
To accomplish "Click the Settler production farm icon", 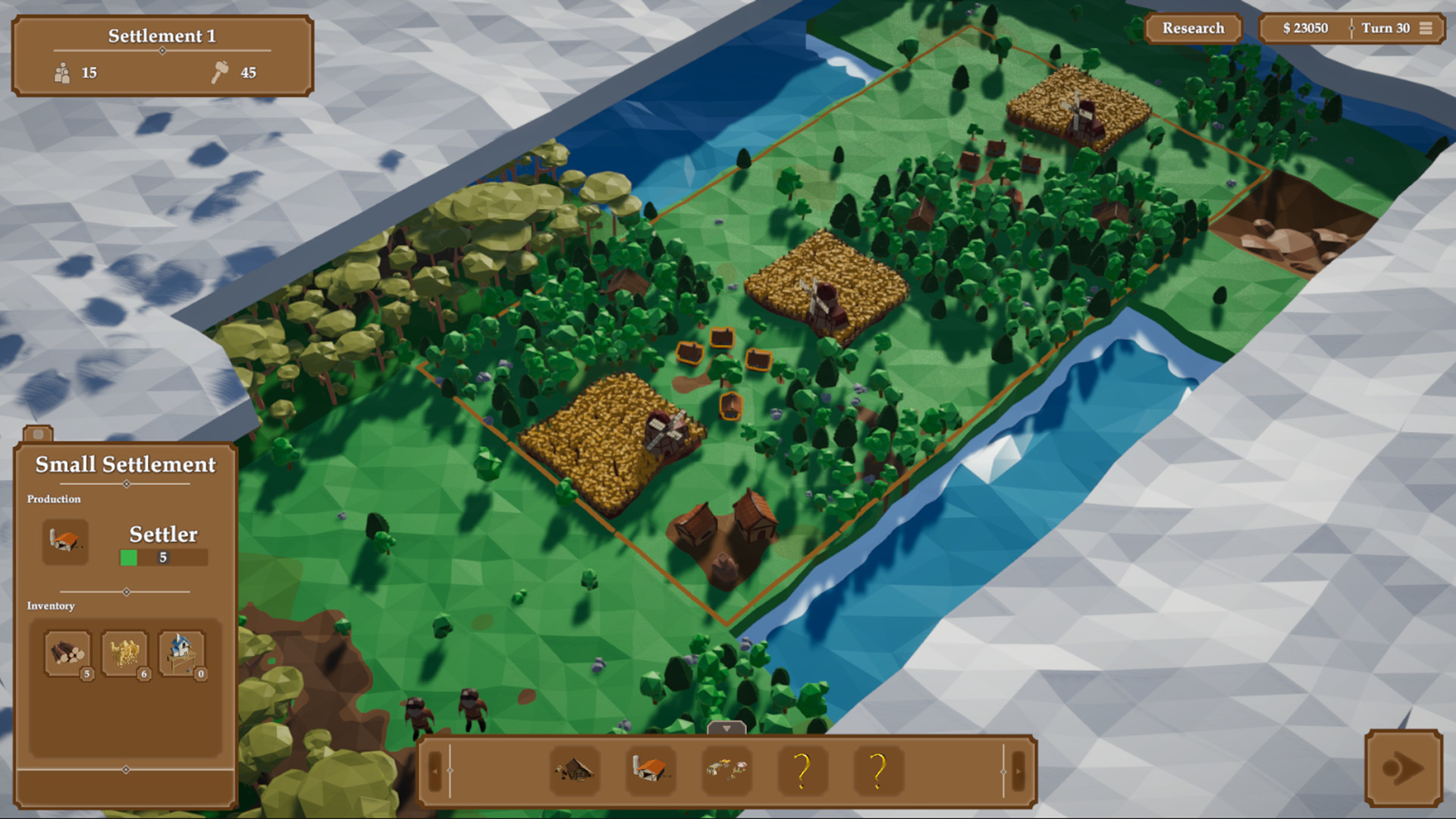I will click(x=64, y=540).
